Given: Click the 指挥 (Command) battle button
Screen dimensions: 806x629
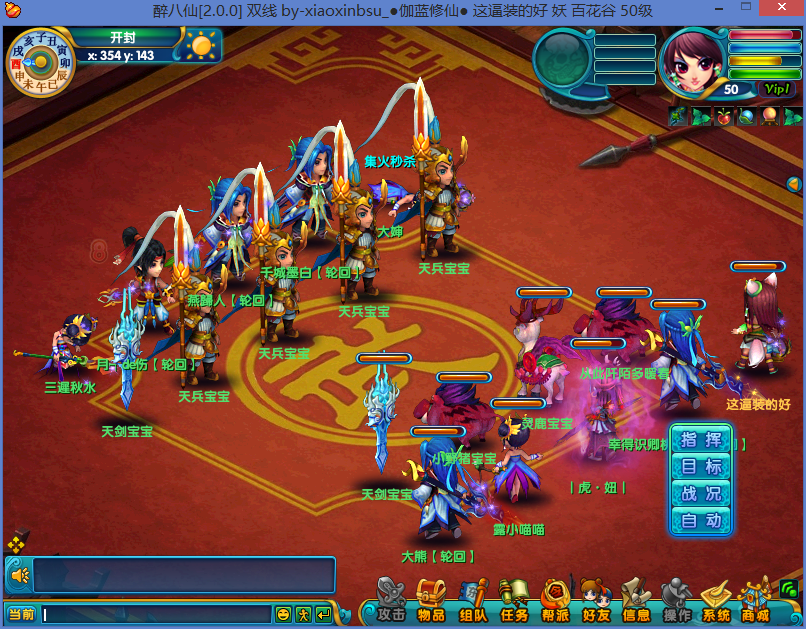Looking at the screenshot, I should 701,440.
